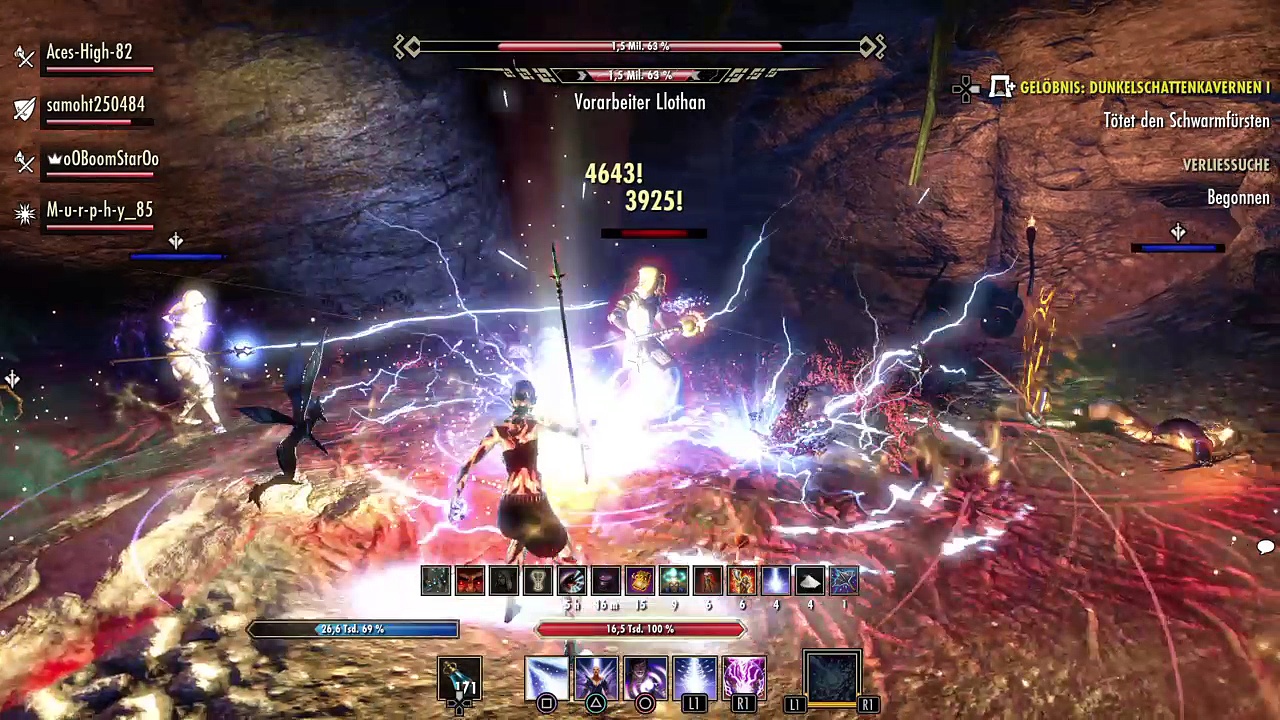Check the crossed lightning weapons buff
This screenshot has height=720, width=1280.
tap(844, 580)
